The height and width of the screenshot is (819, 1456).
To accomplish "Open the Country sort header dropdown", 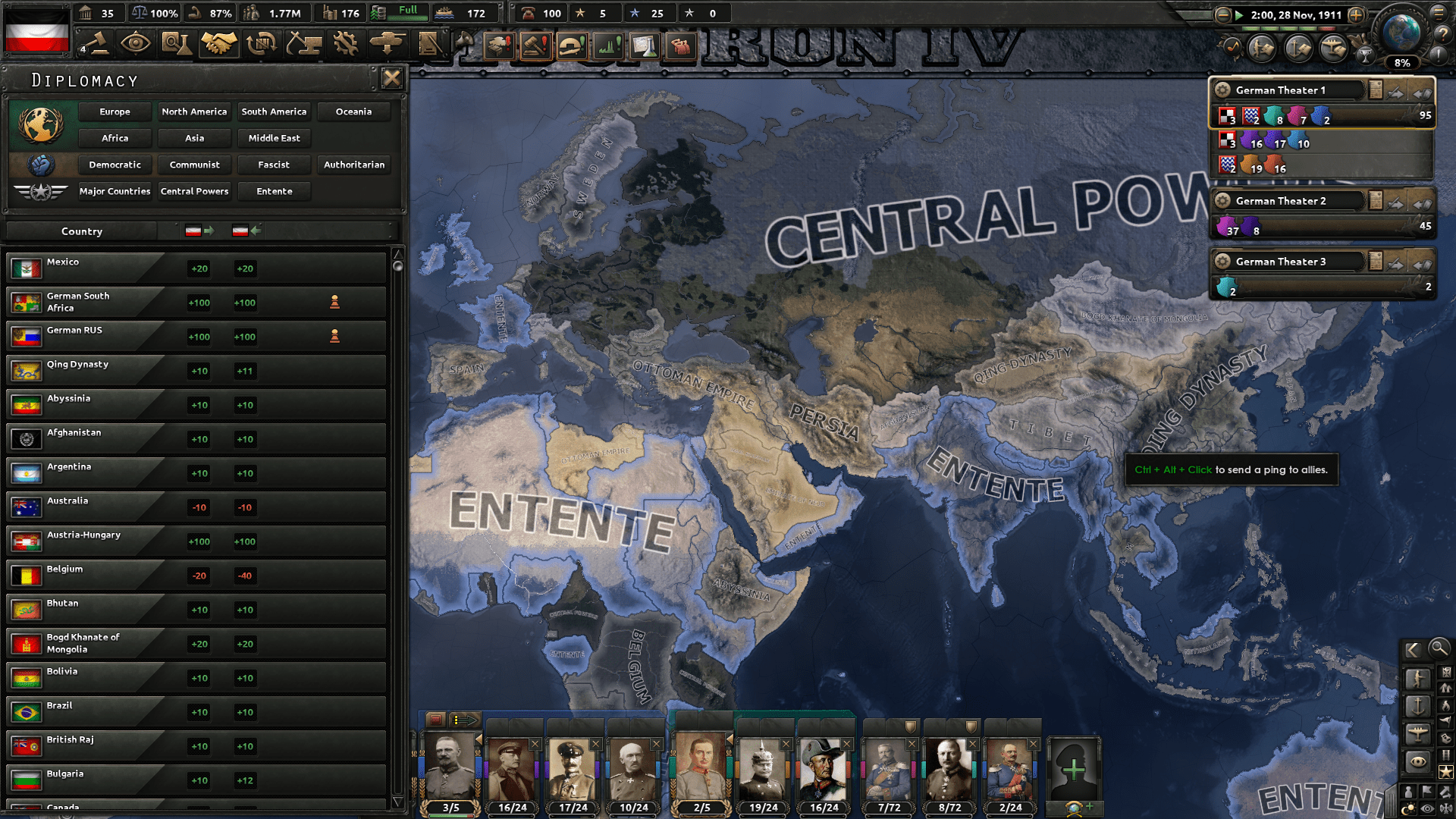I will click(81, 231).
